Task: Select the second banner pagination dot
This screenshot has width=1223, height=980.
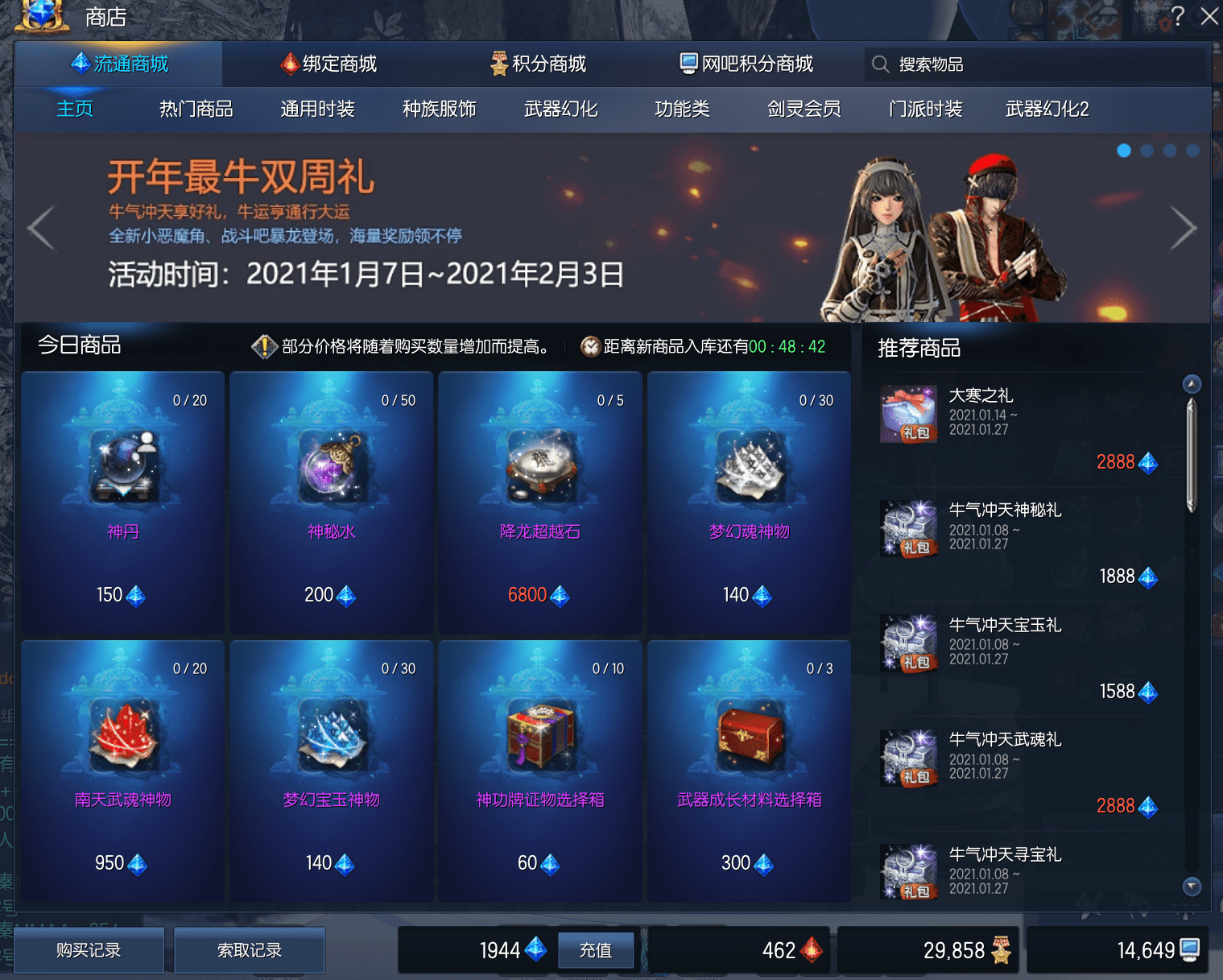Action: click(x=1146, y=149)
